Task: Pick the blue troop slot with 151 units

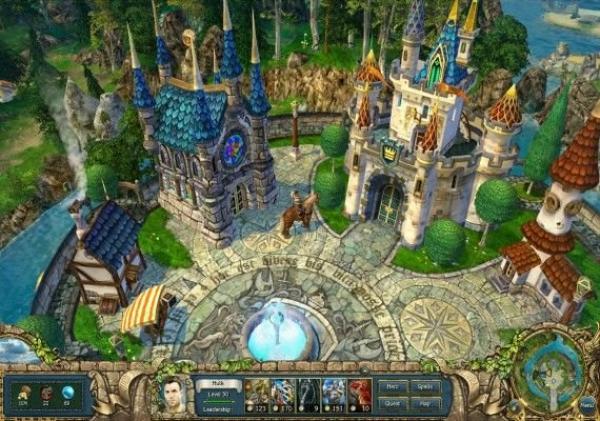Action: (335, 393)
